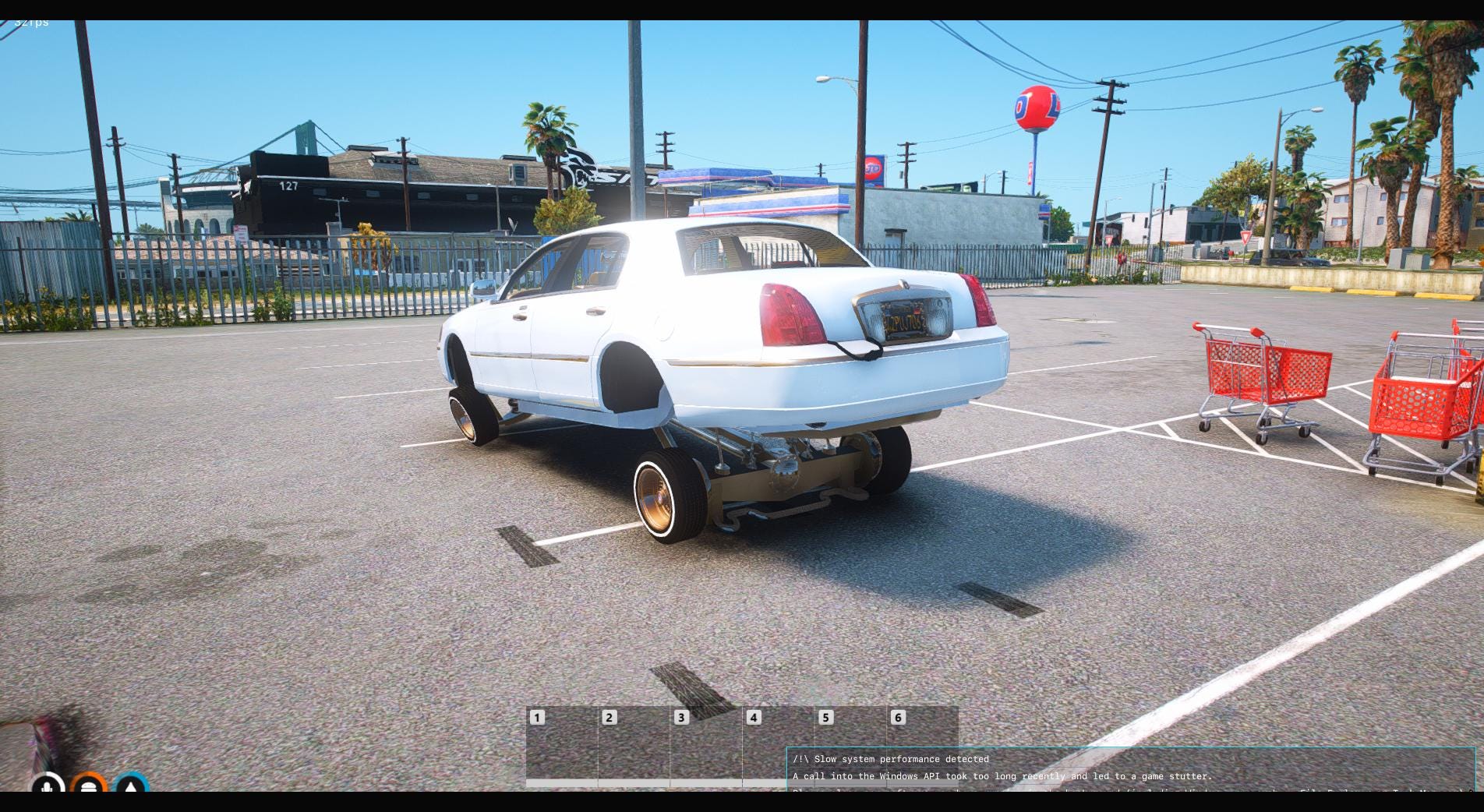The image size is (1484, 812).
Task: Click the number badge on hotbar slot 6
Action: click(898, 718)
